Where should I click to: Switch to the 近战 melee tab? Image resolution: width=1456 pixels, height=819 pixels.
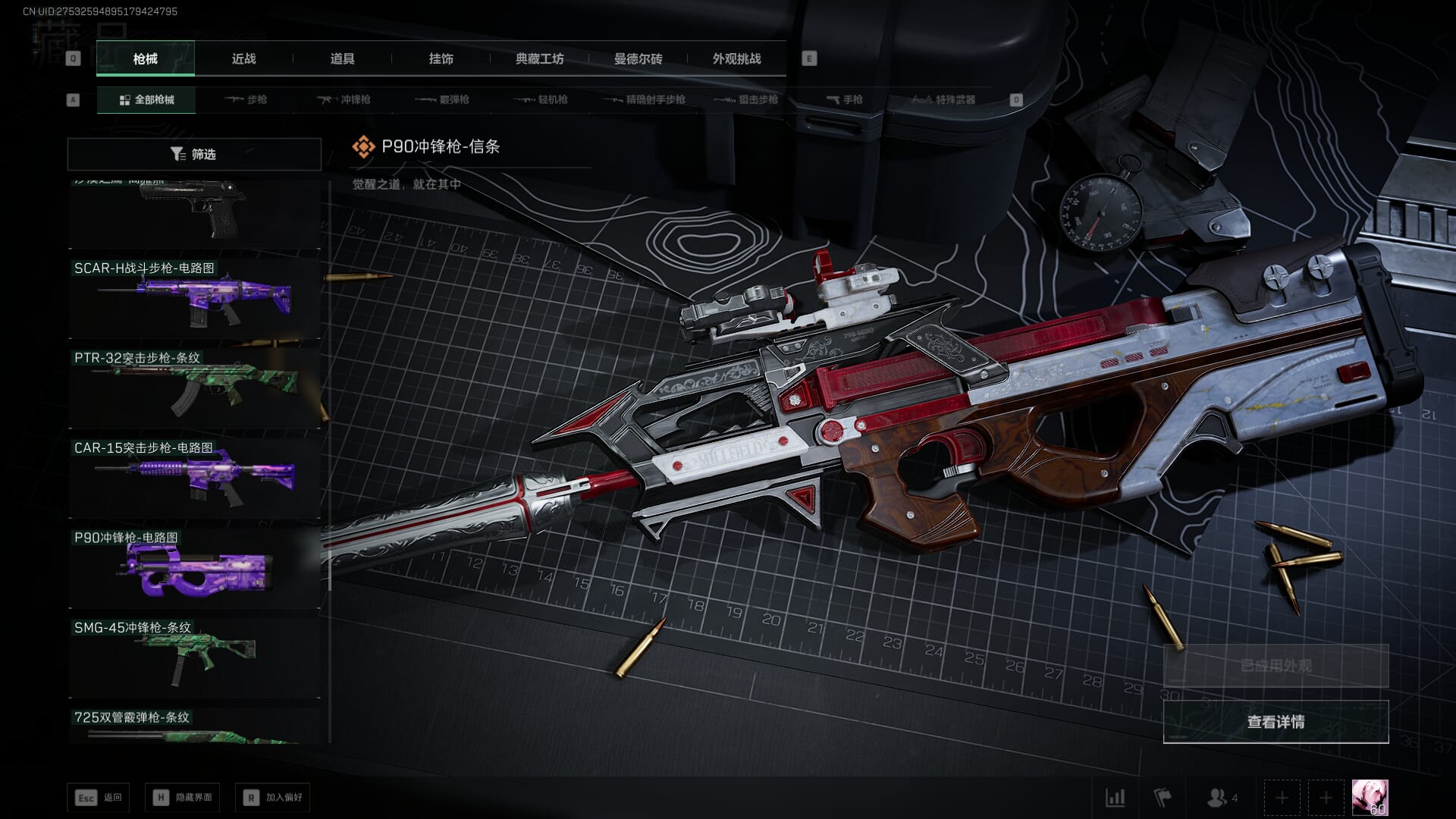[x=243, y=58]
